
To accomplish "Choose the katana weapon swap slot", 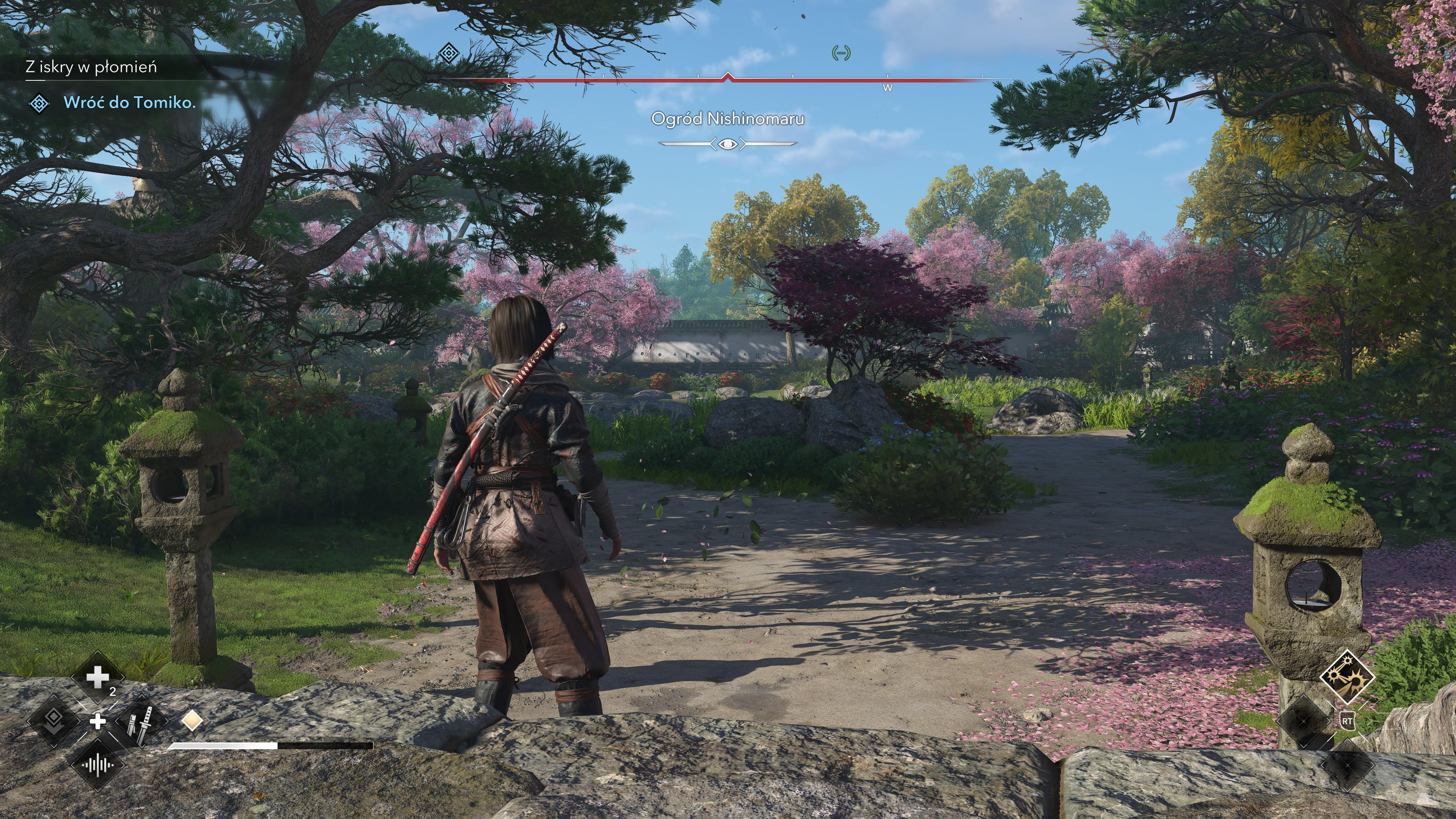I will pos(140,721).
